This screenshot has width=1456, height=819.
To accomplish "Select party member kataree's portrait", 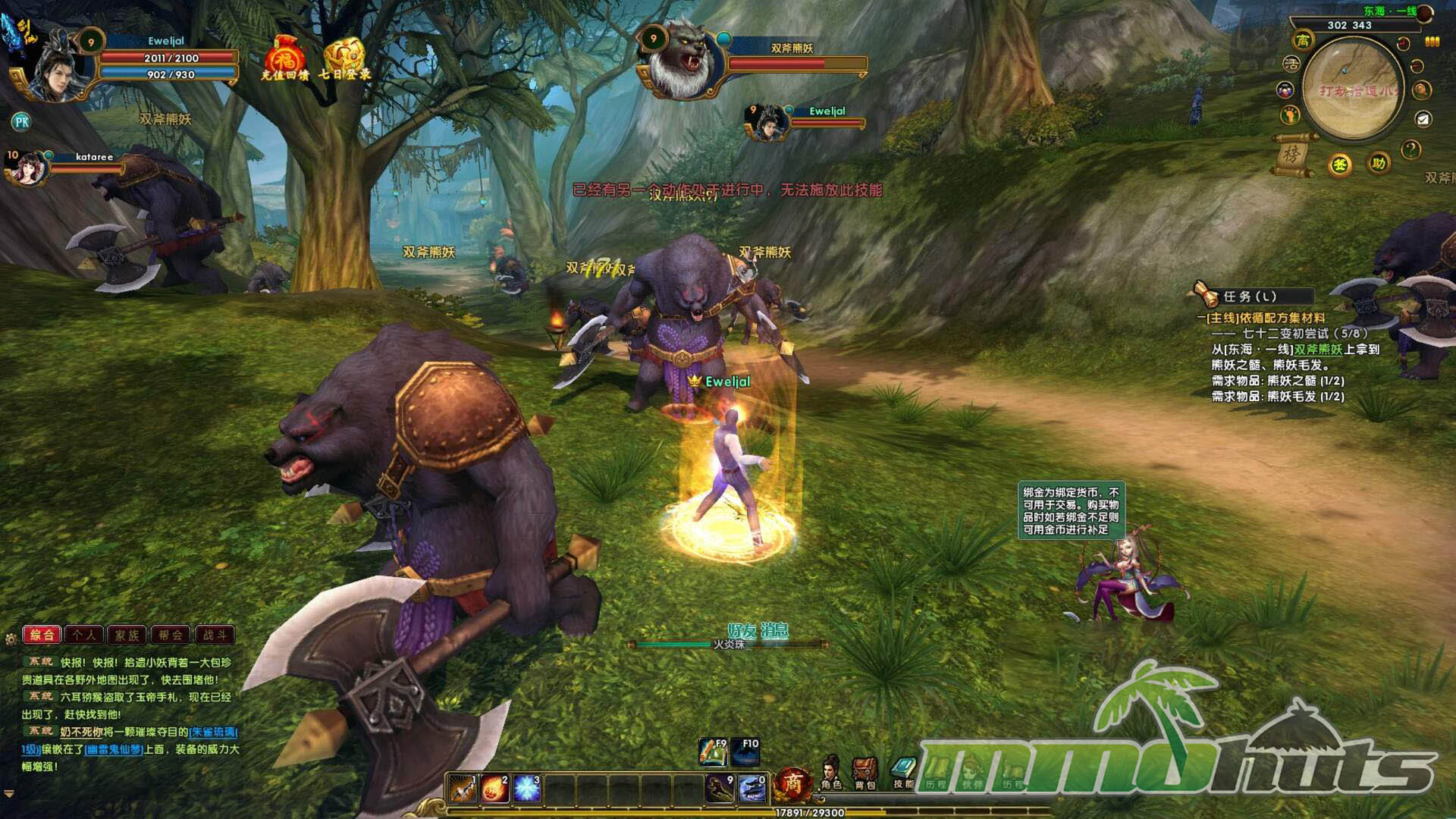I will pos(27,168).
